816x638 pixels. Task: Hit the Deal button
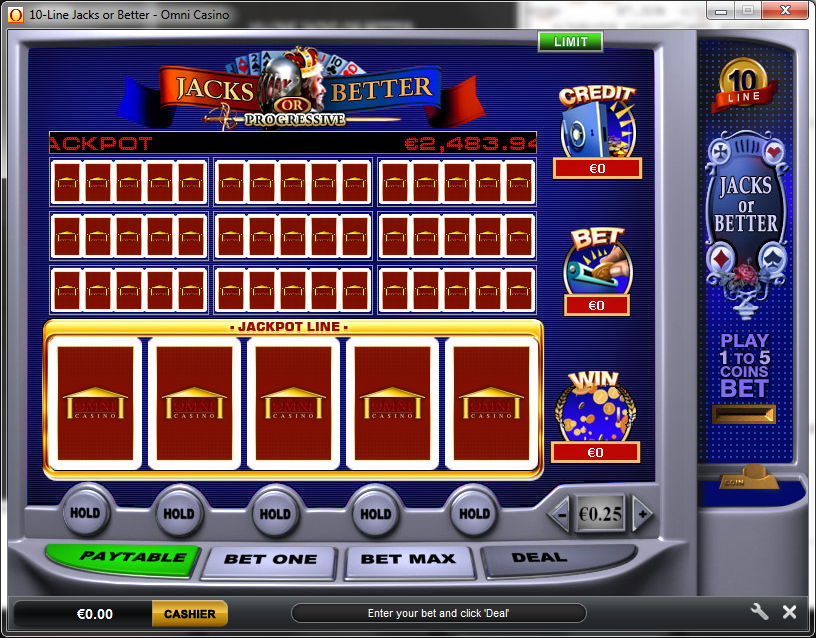[539, 558]
